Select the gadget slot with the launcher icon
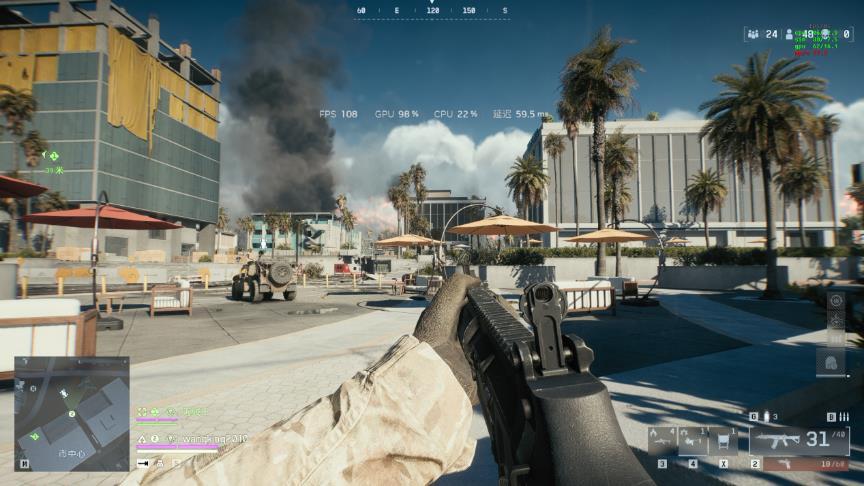Screen dimensions: 864x486 pyautogui.click(x=662, y=440)
